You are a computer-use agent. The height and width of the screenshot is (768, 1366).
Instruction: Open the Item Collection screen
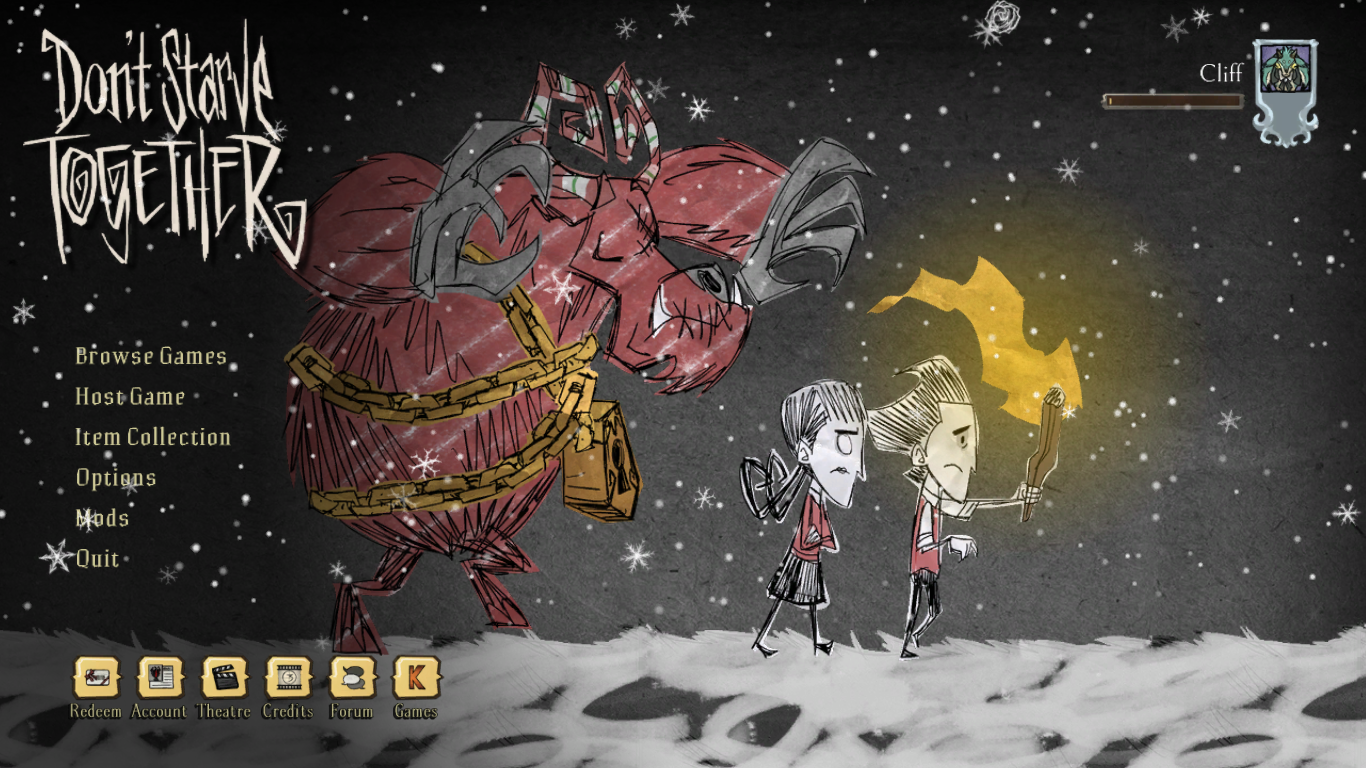(152, 437)
